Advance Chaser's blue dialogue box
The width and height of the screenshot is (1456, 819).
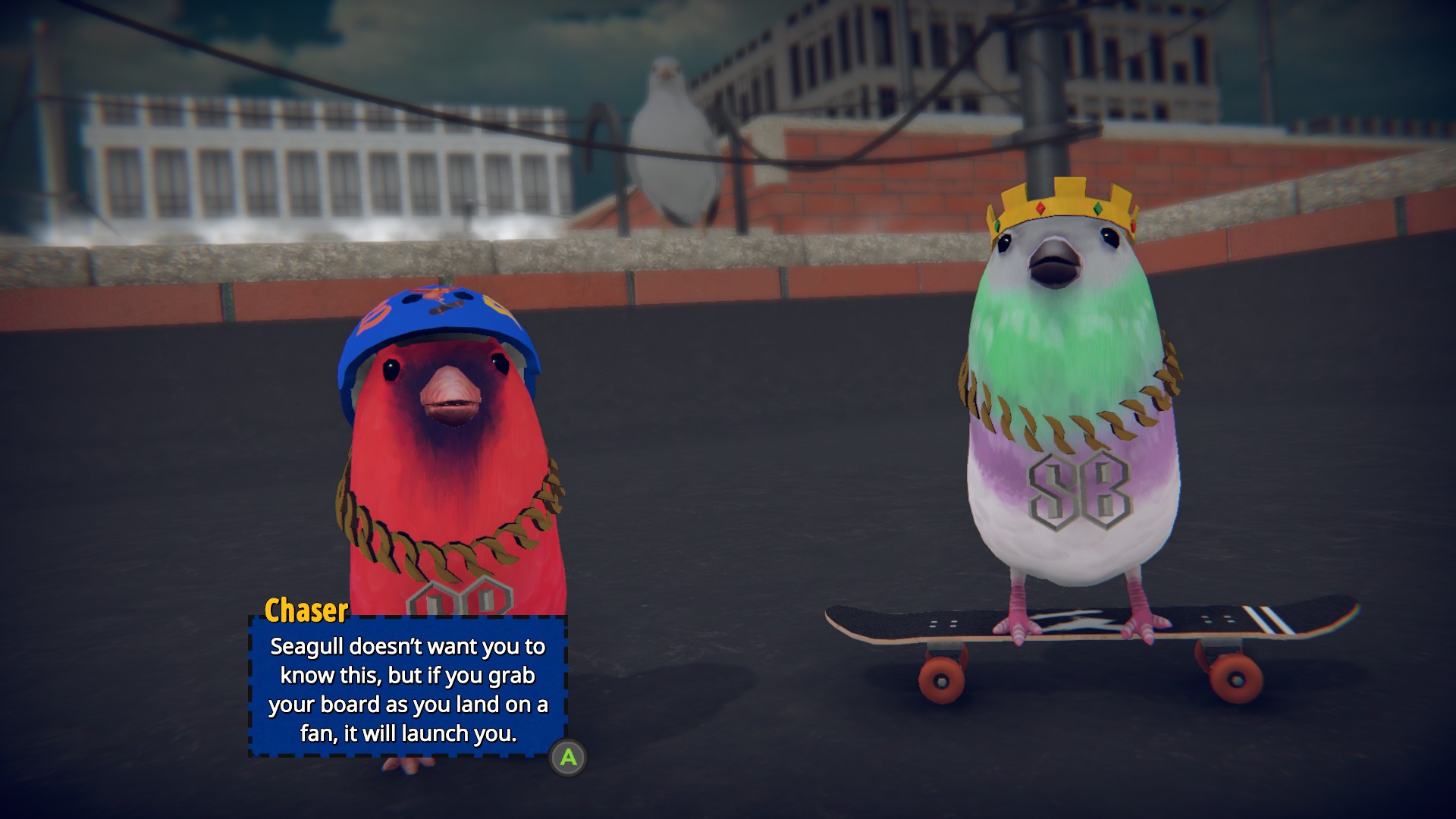click(x=568, y=758)
